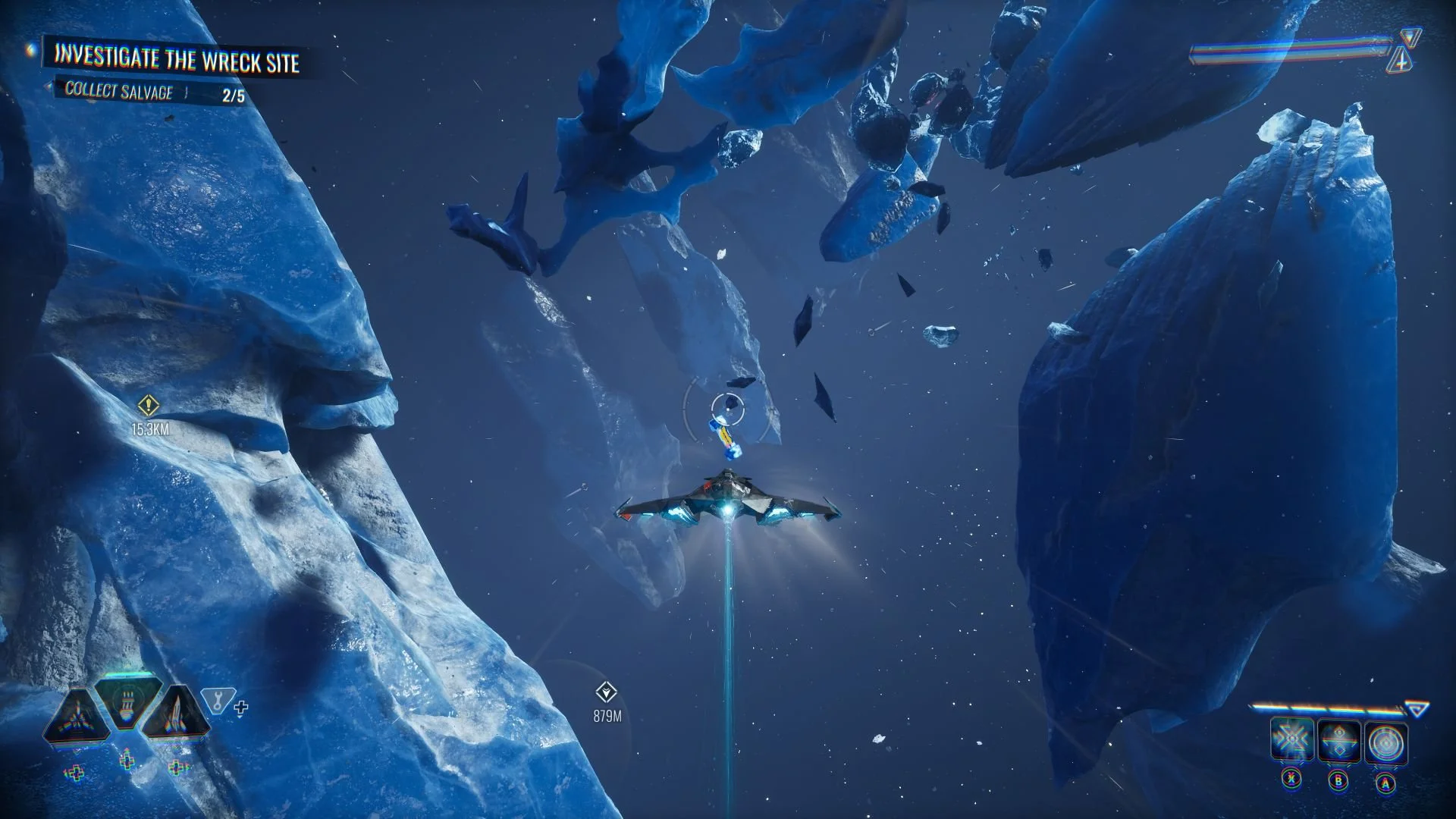Activate the twin-diamond ability icon
The width and height of the screenshot is (1456, 819).
click(1339, 741)
